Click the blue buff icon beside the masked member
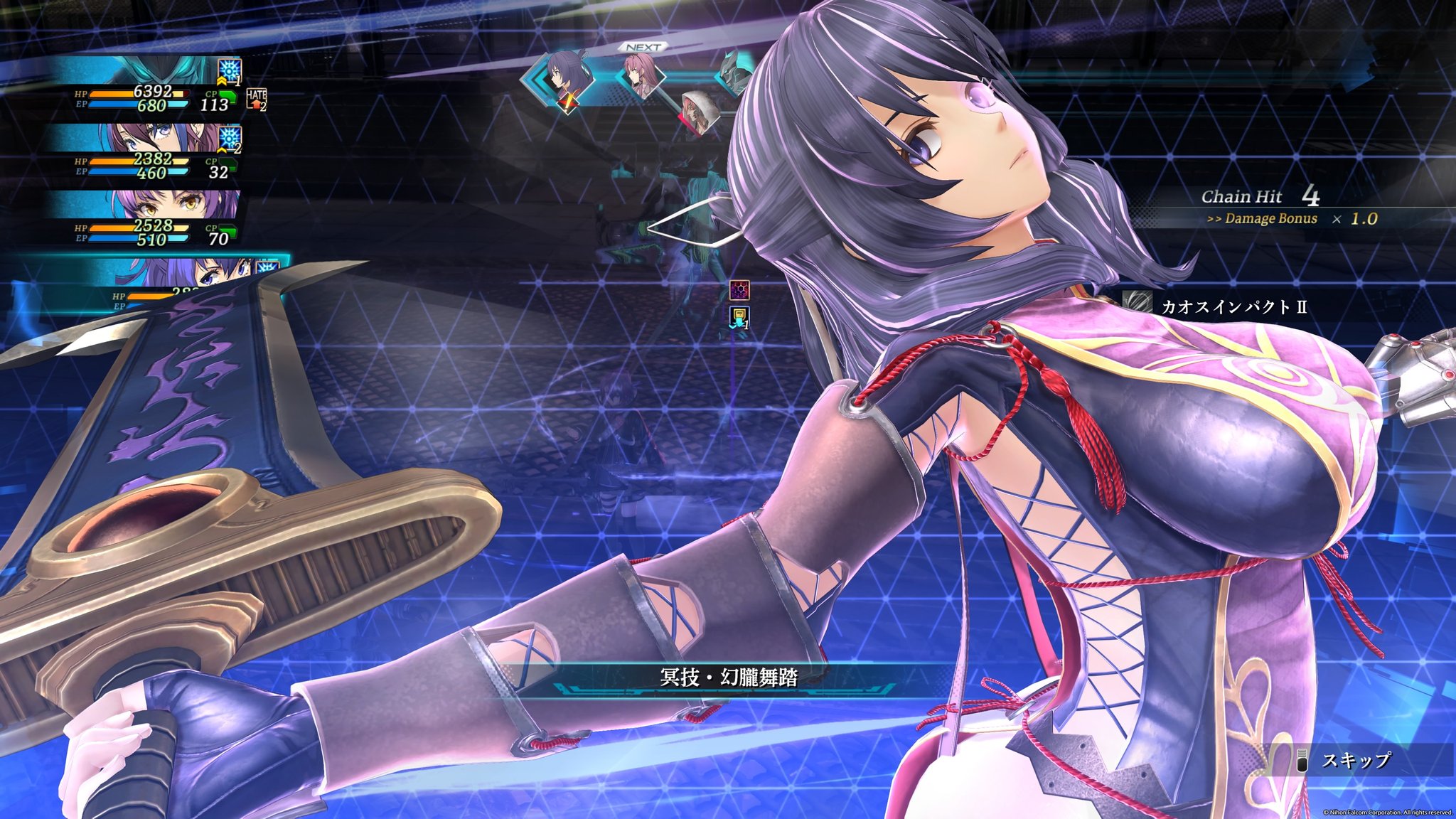Screen dimensions: 1456x819 pyautogui.click(x=230, y=70)
